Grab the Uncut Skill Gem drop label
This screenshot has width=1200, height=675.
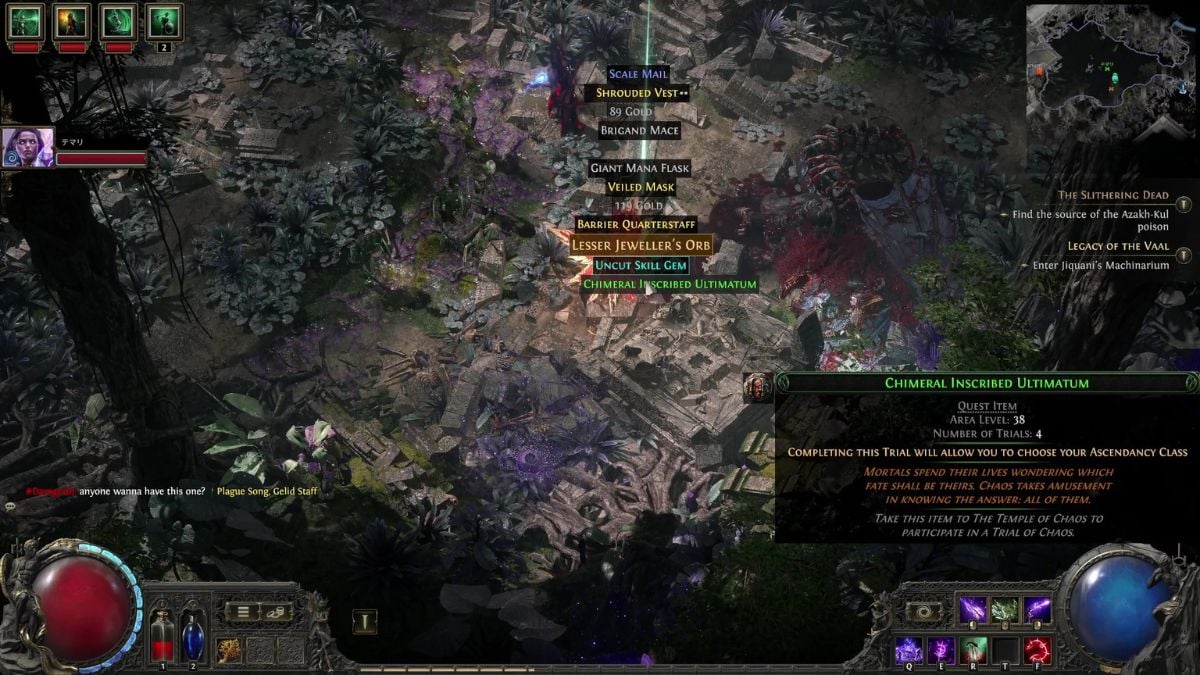tap(641, 265)
